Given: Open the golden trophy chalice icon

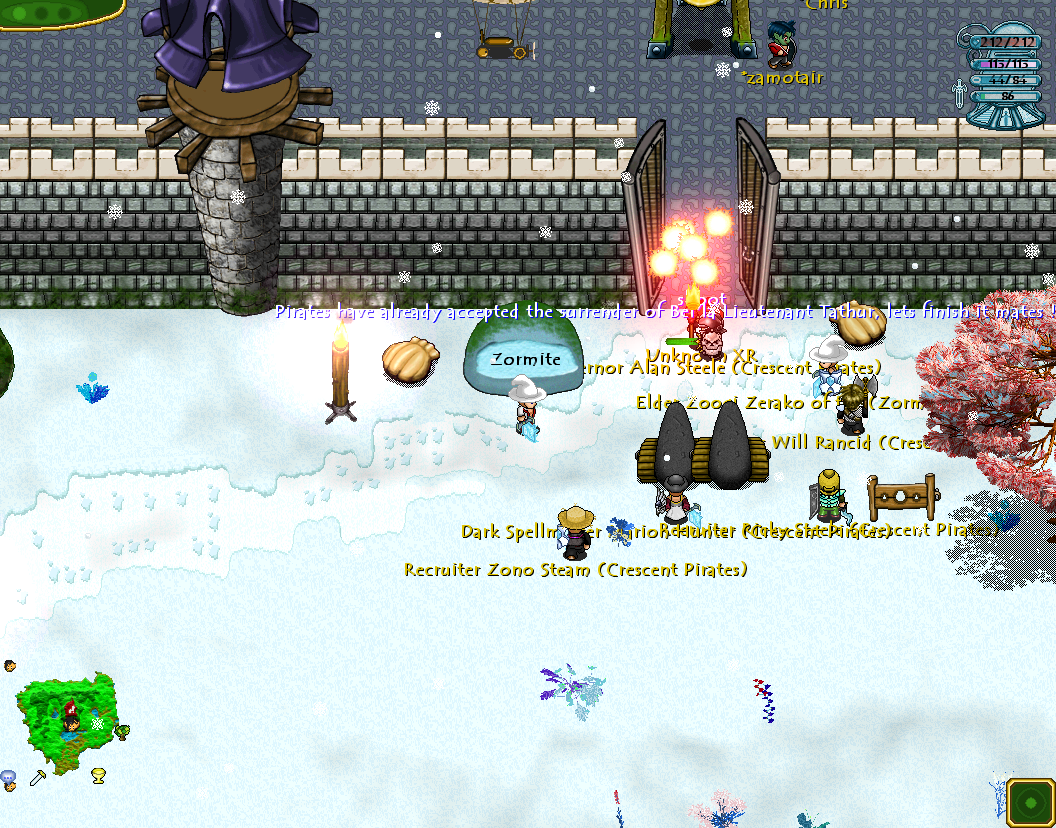Looking at the screenshot, I should click(98, 775).
